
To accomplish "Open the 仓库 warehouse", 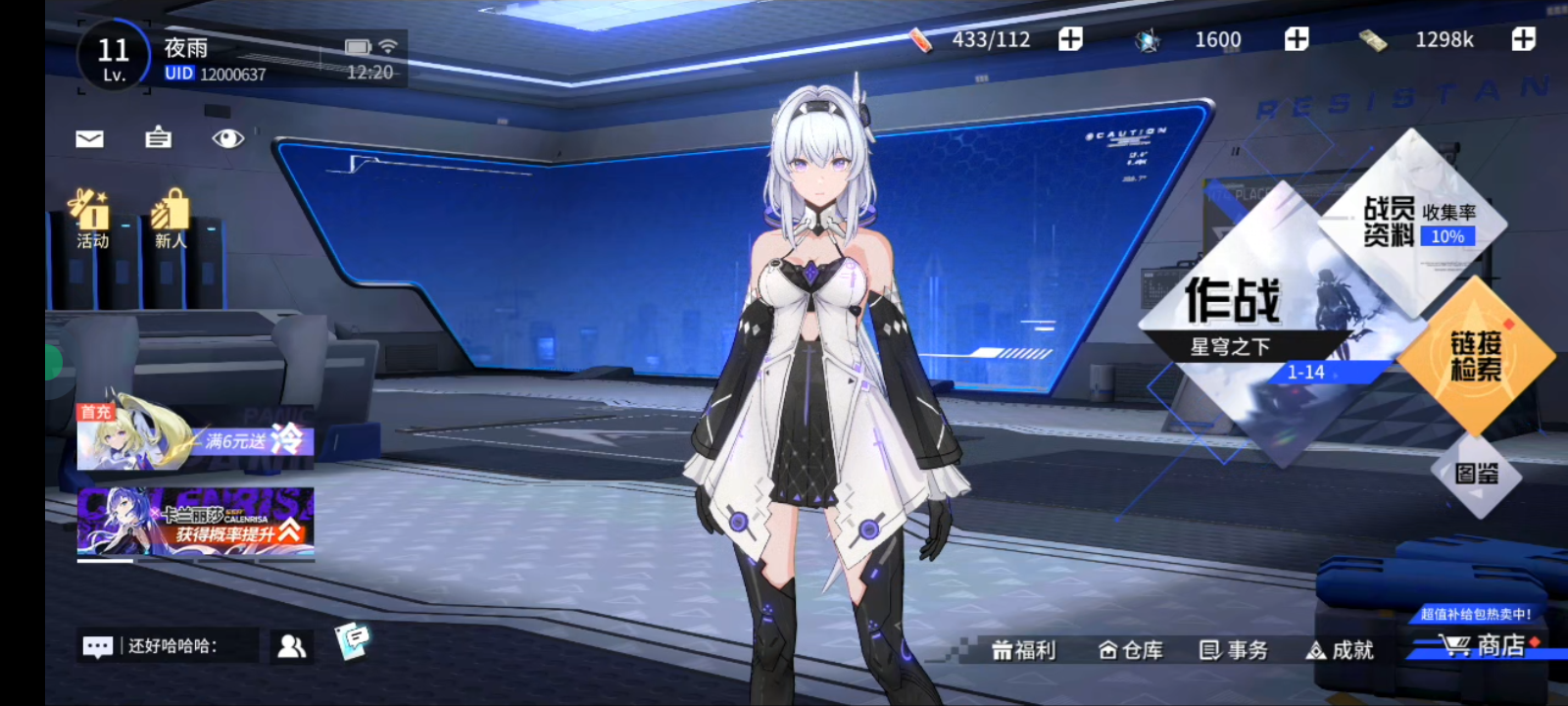I will pos(1131,650).
